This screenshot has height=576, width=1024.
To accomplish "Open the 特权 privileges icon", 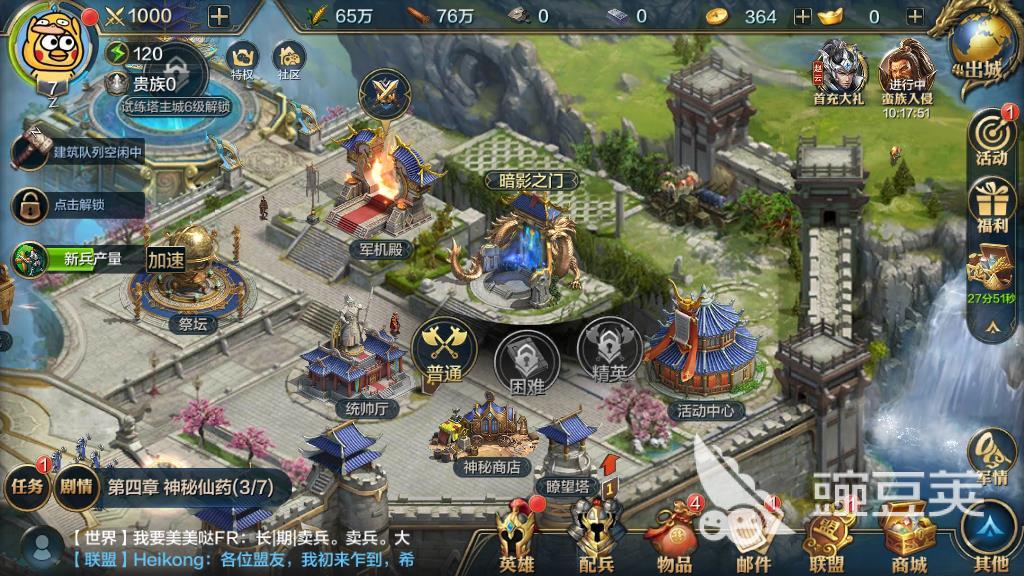I will pyautogui.click(x=242, y=60).
